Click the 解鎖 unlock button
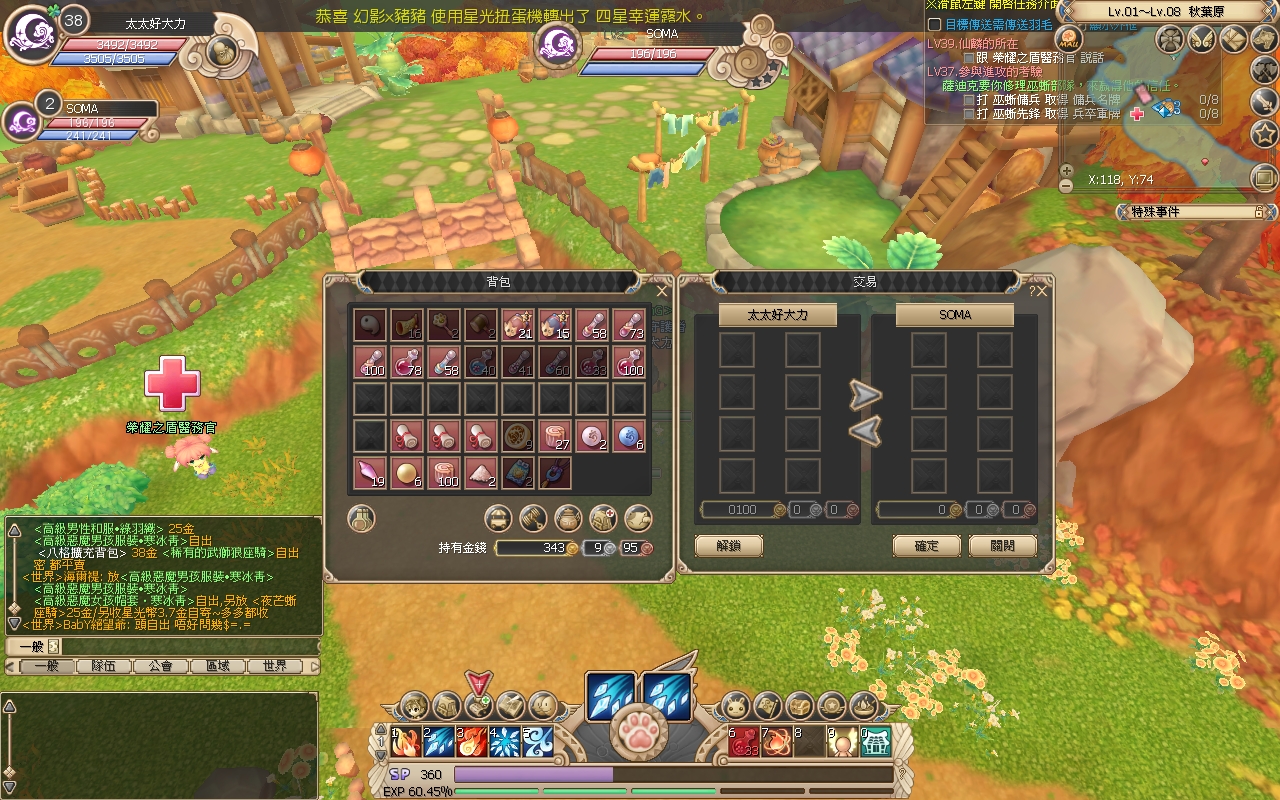The height and width of the screenshot is (800, 1280). coord(728,546)
